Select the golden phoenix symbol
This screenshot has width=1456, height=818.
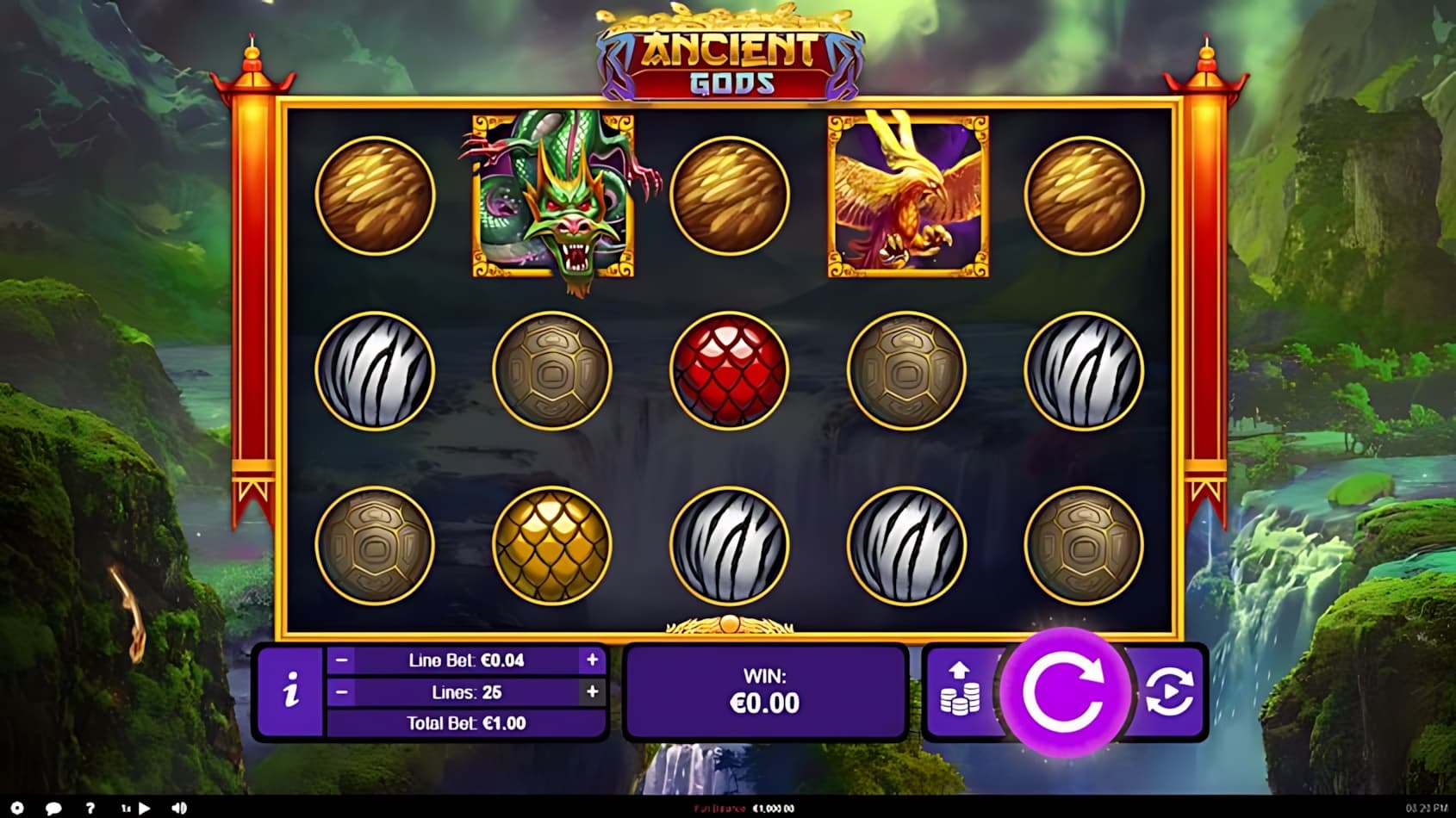point(907,195)
